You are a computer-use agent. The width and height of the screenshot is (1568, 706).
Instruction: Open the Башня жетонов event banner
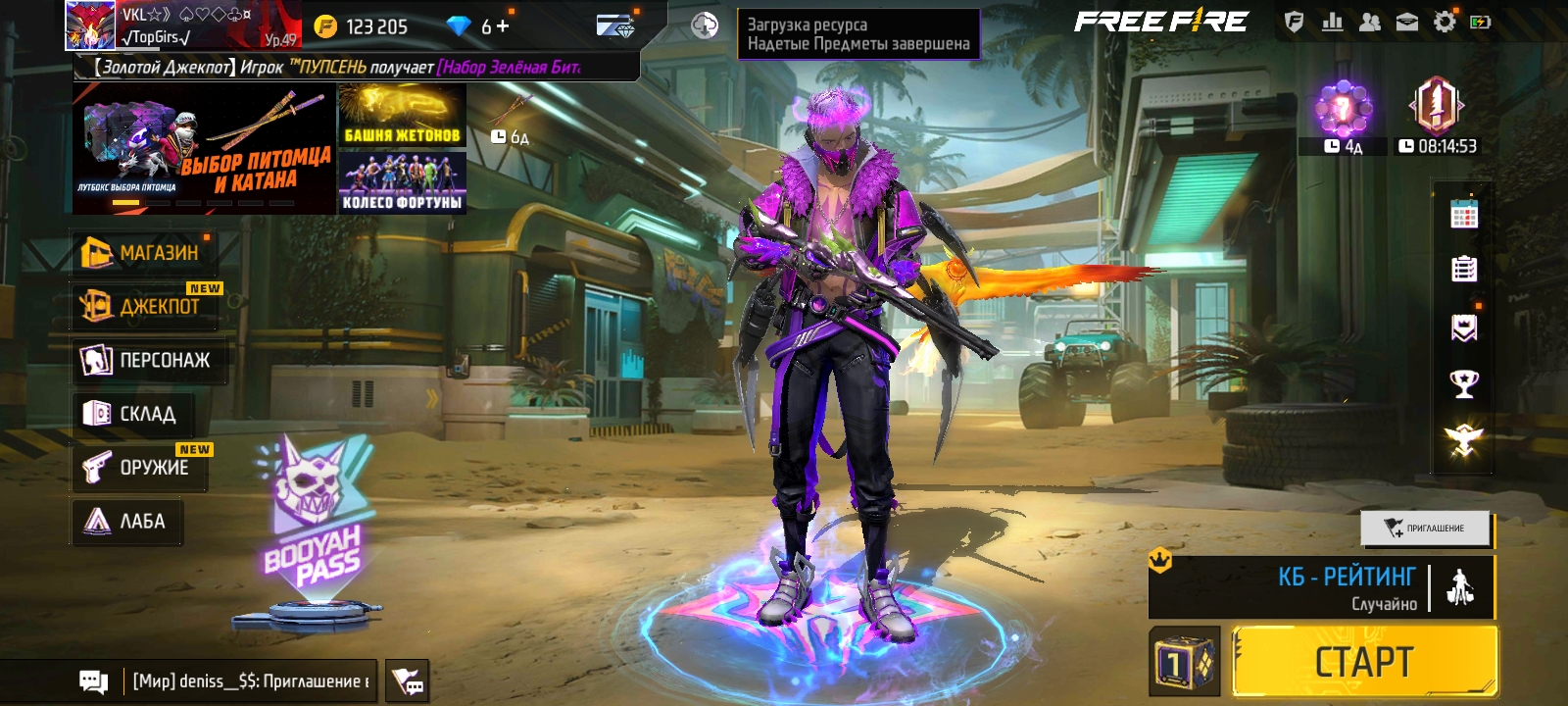coord(402,115)
